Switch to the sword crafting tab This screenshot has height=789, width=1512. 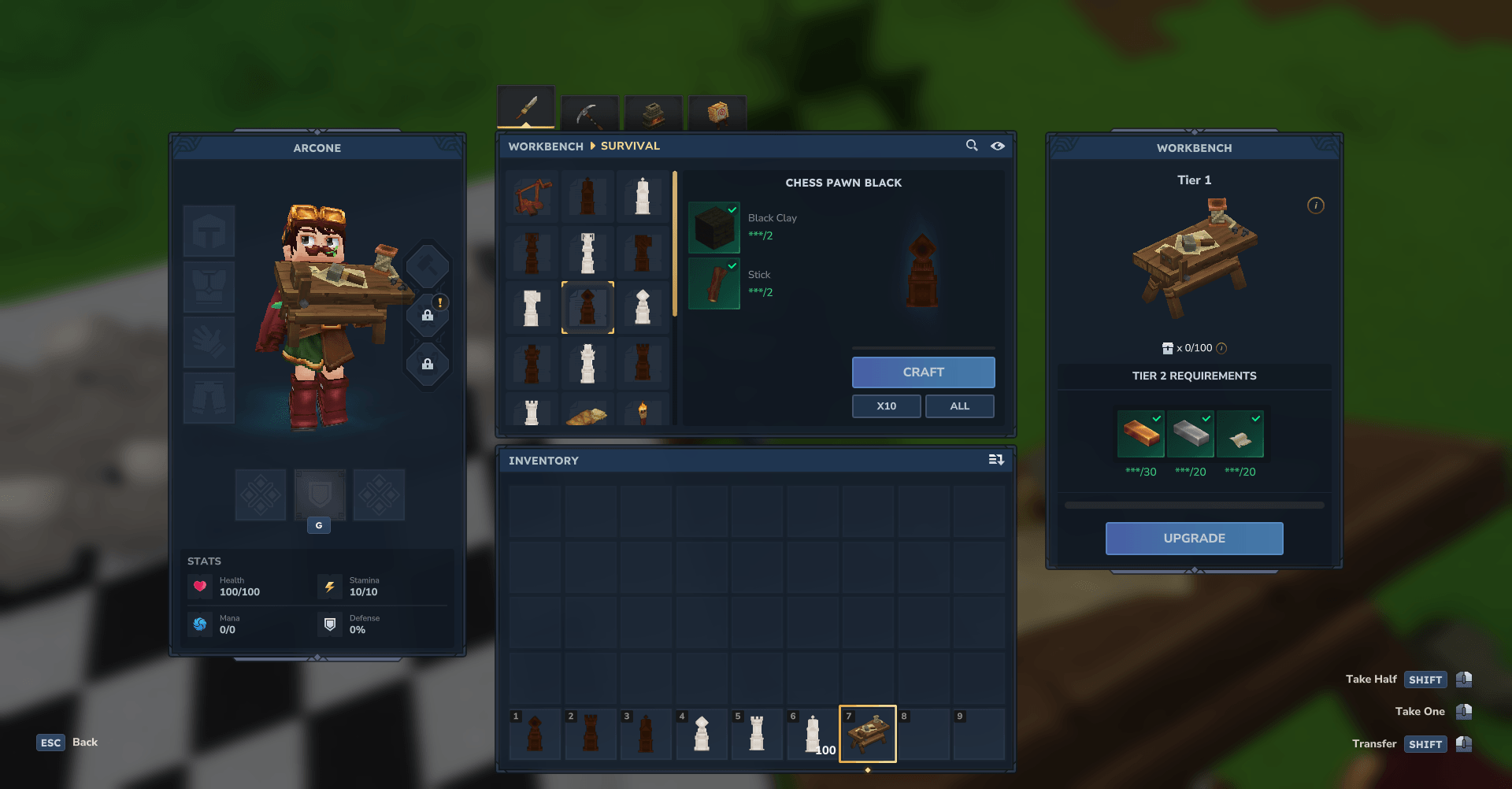(x=526, y=108)
